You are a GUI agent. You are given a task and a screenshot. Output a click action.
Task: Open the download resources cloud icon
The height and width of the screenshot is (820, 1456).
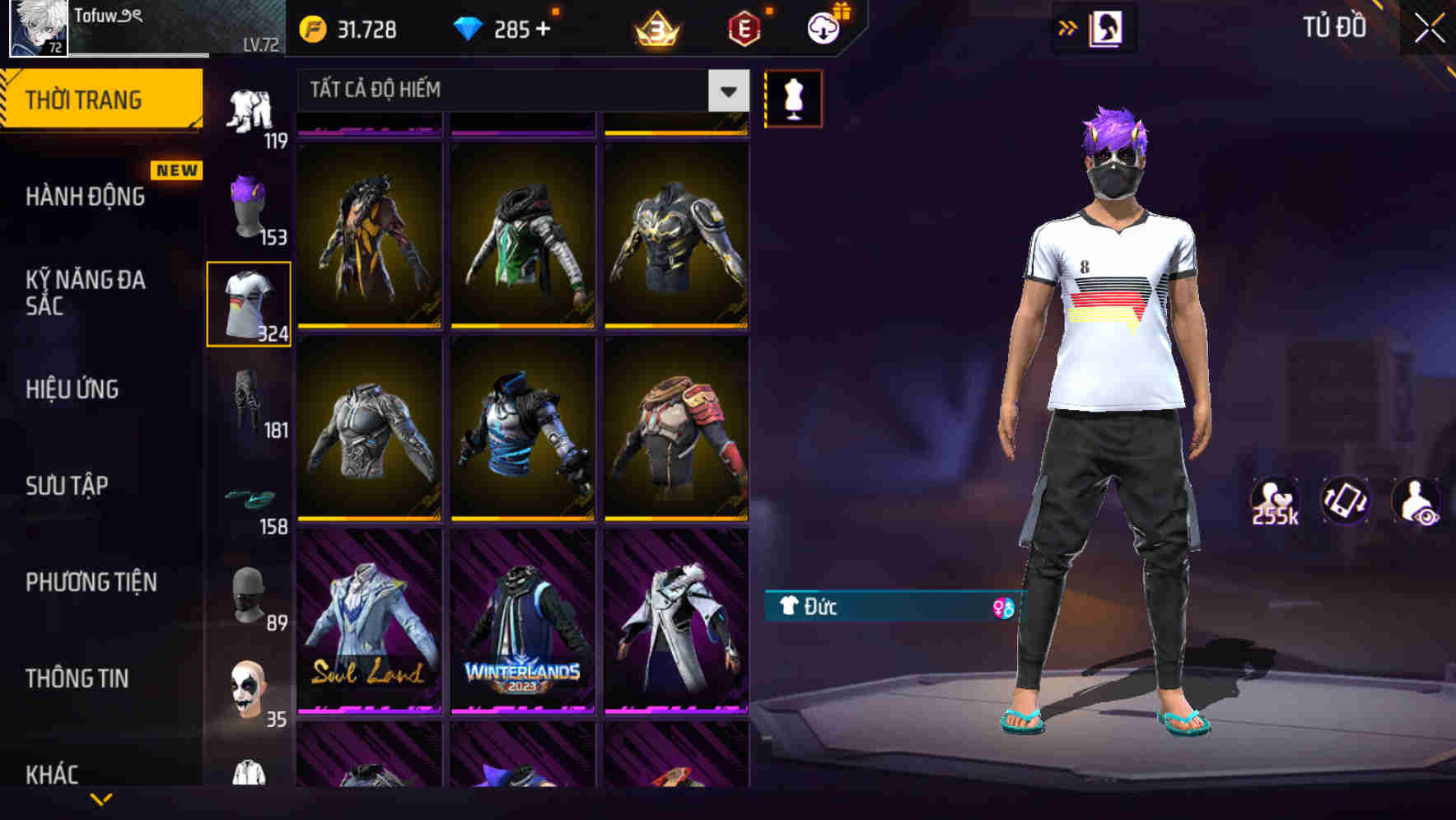[823, 26]
